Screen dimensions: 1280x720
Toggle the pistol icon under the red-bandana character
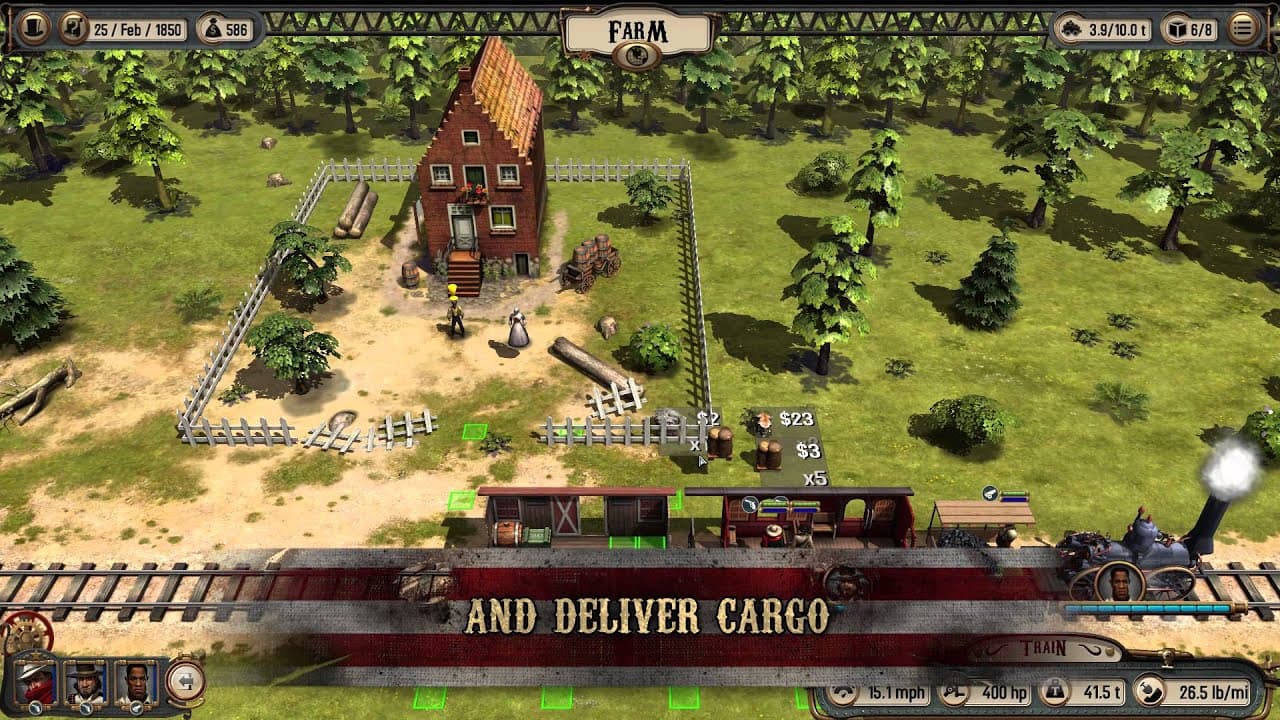(x=35, y=708)
